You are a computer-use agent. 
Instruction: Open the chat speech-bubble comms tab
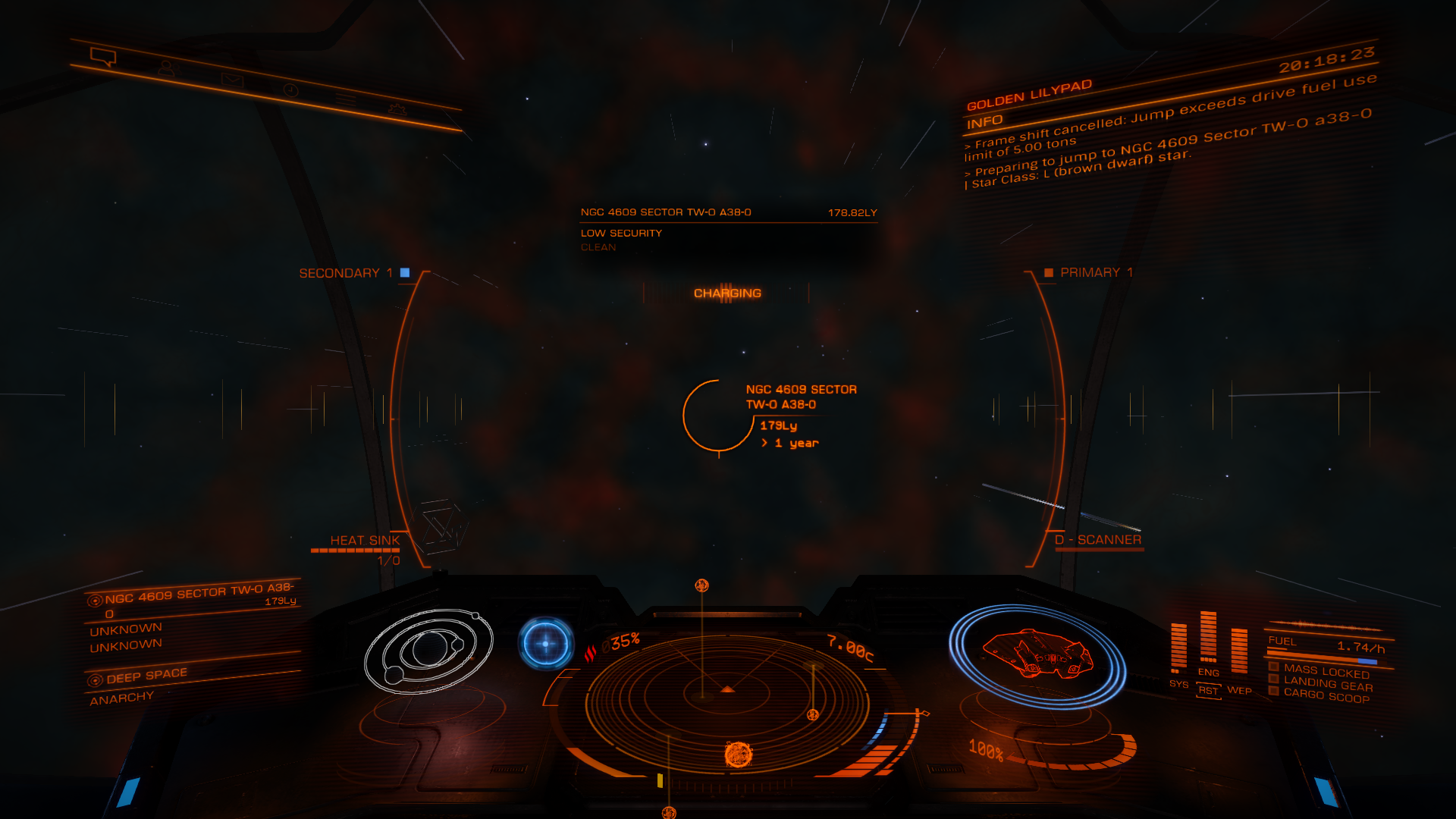click(102, 57)
